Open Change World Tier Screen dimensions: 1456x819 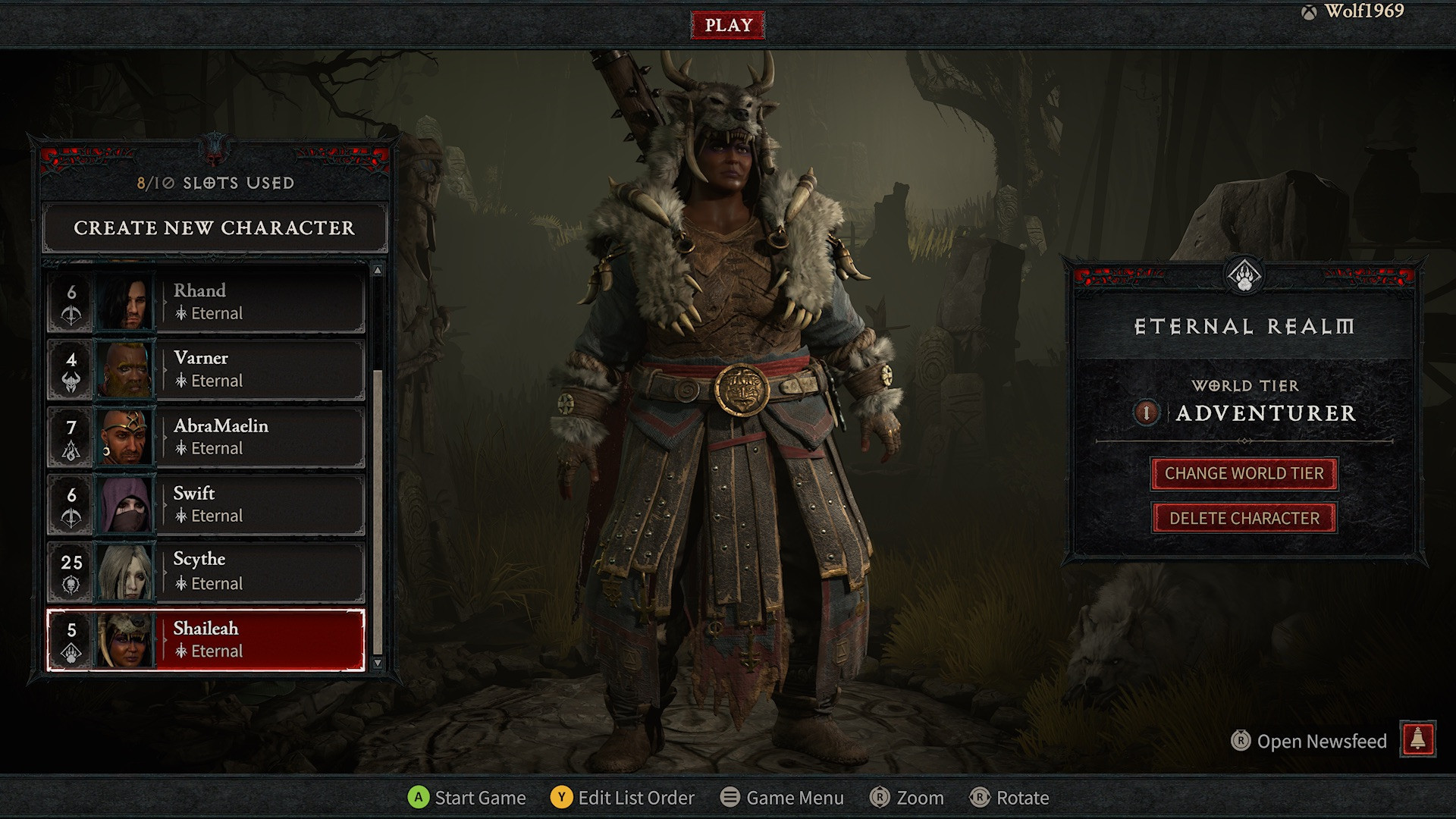1244,474
